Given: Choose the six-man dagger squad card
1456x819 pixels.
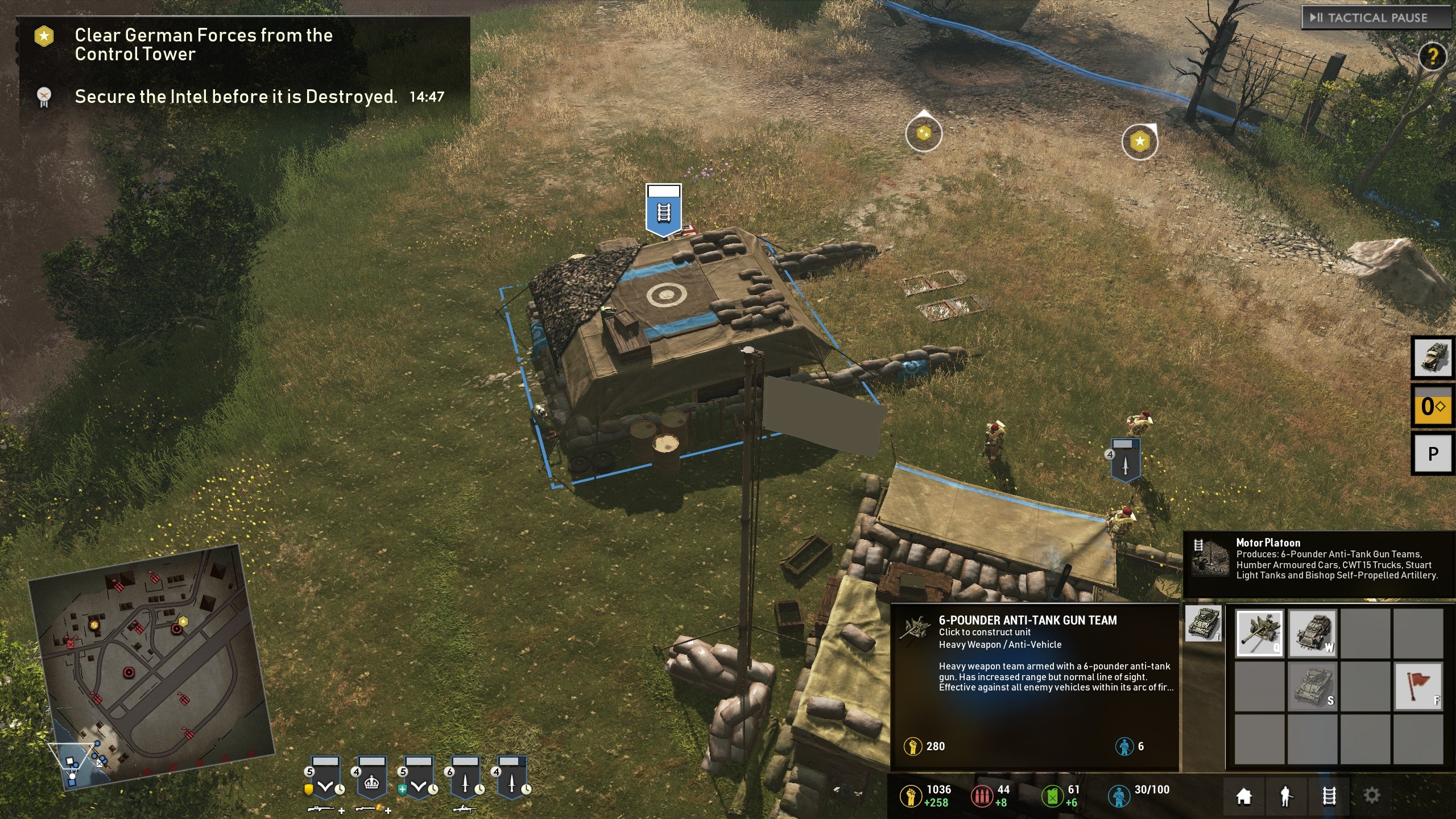Looking at the screenshot, I should pos(465,778).
